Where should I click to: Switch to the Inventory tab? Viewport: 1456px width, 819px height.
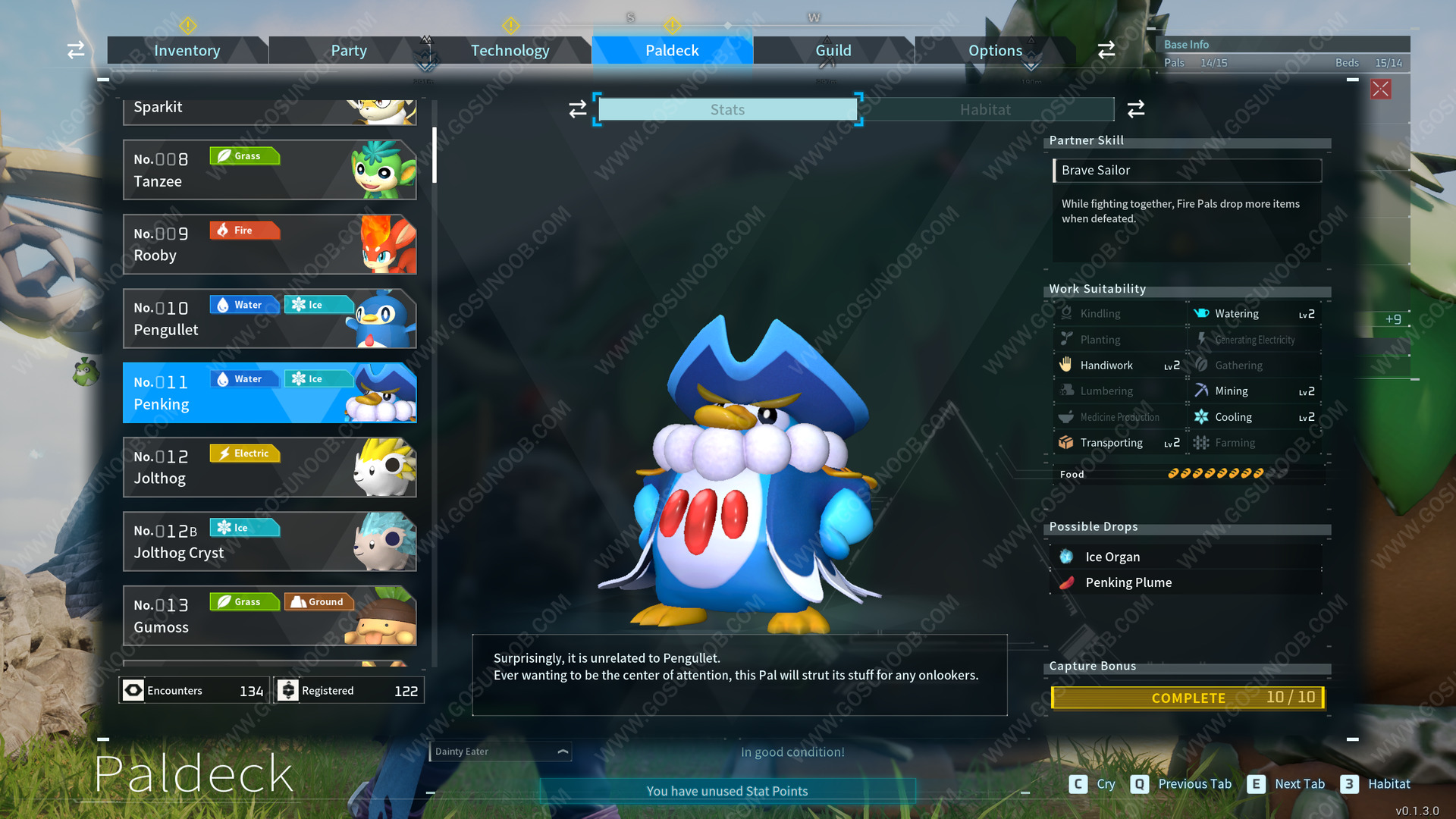(187, 51)
